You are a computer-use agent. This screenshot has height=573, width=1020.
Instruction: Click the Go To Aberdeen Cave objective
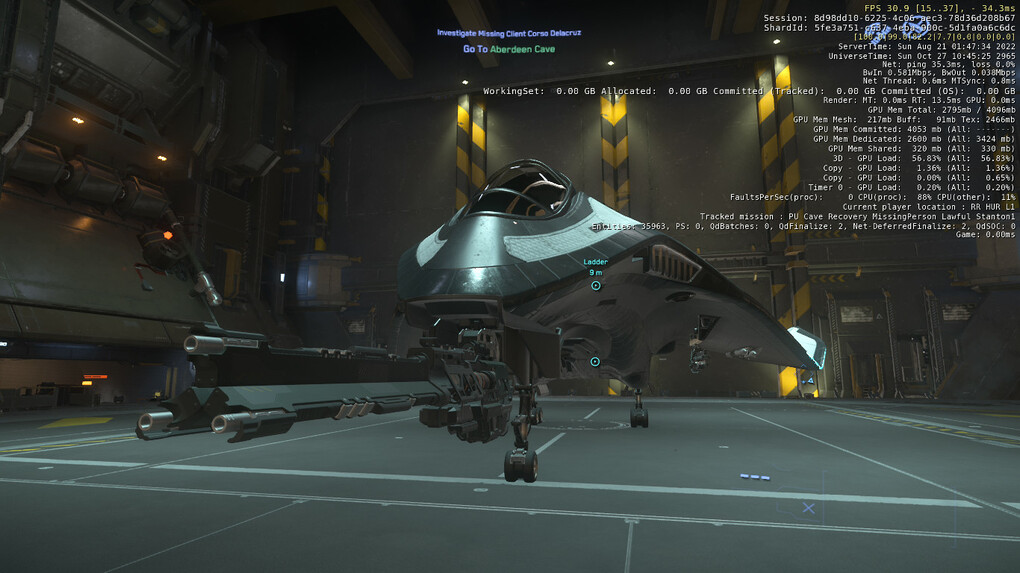point(508,49)
